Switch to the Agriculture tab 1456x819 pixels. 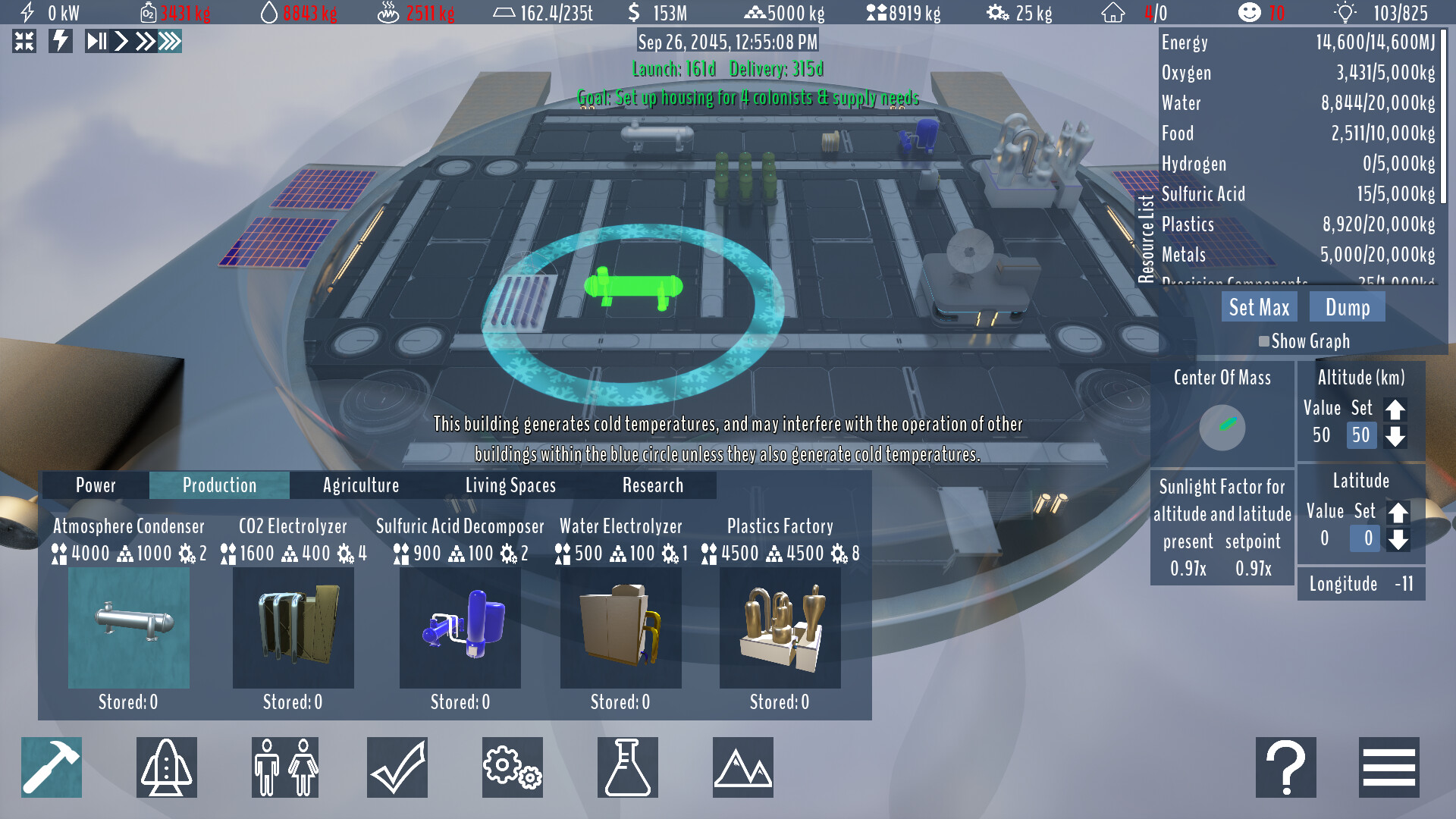(360, 485)
